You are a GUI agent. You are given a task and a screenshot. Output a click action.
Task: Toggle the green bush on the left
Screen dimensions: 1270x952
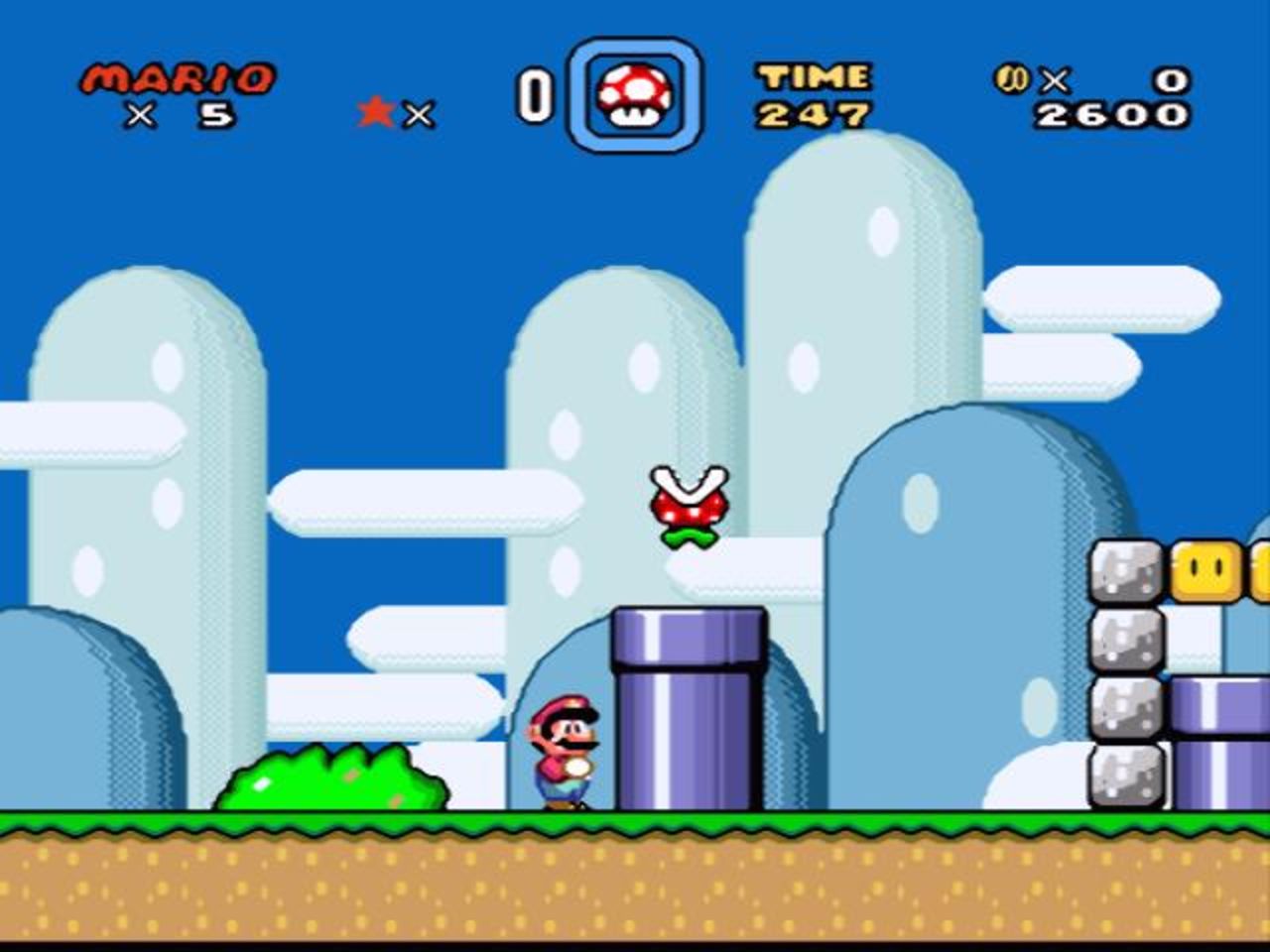332,783
